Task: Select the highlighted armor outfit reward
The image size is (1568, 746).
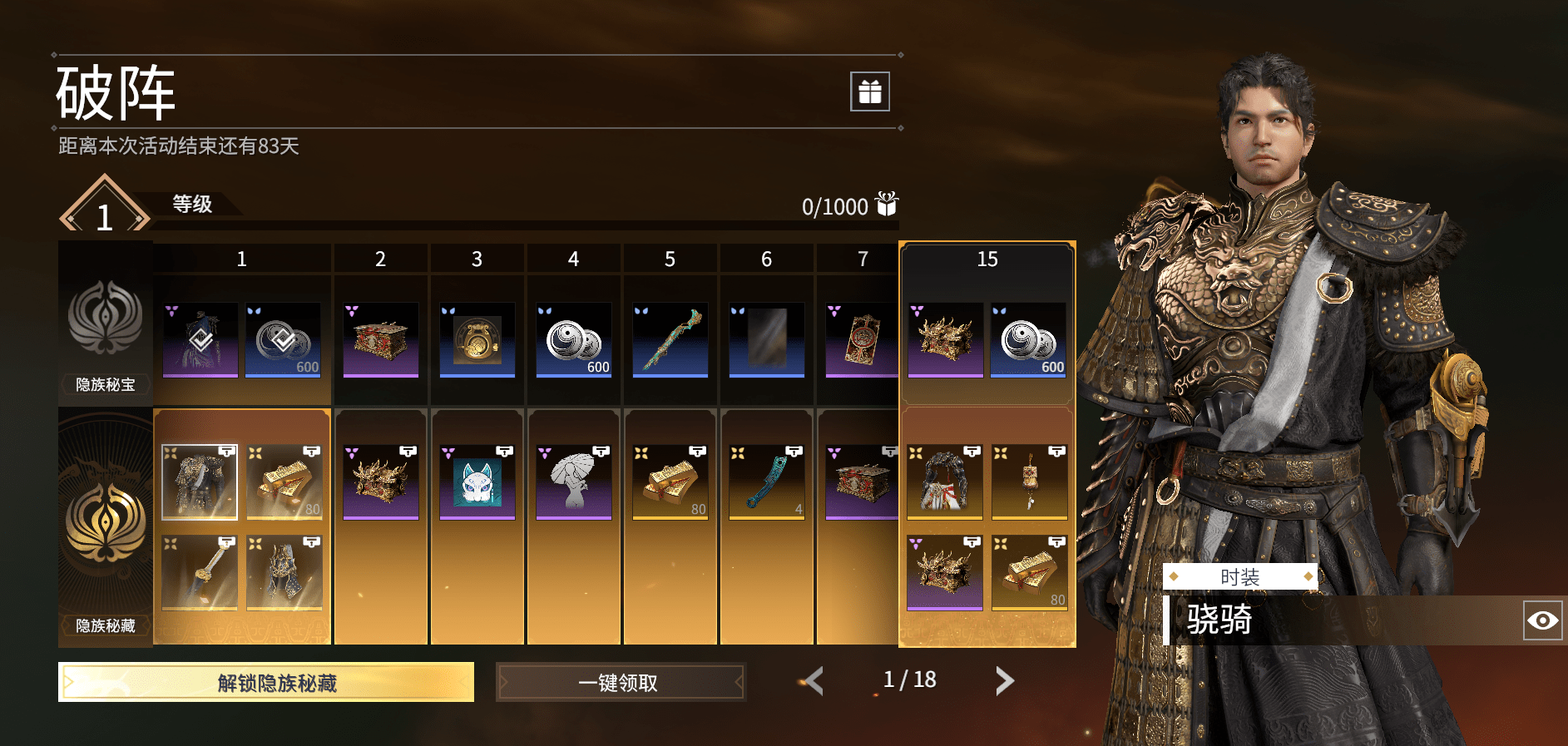Action: click(200, 482)
